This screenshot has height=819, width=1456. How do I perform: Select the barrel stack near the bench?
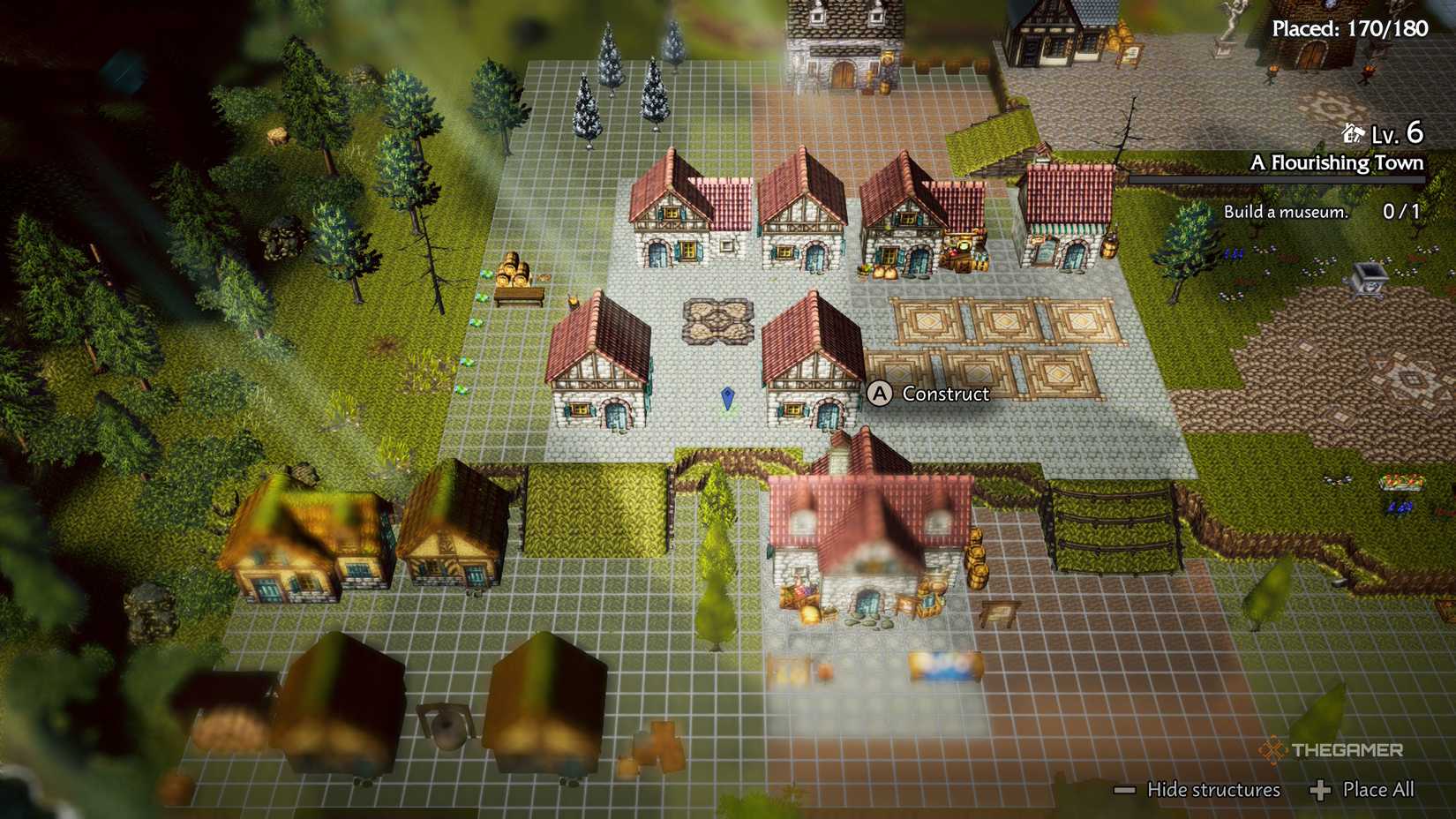click(512, 272)
